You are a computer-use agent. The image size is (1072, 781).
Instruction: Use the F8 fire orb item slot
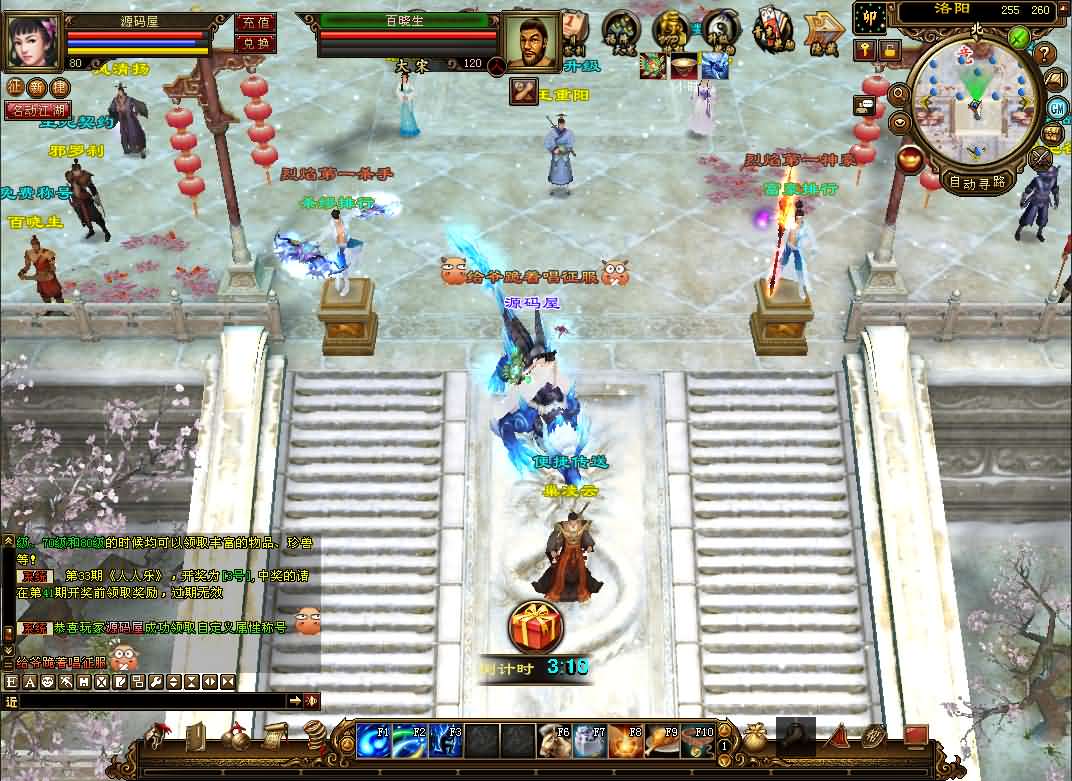625,741
